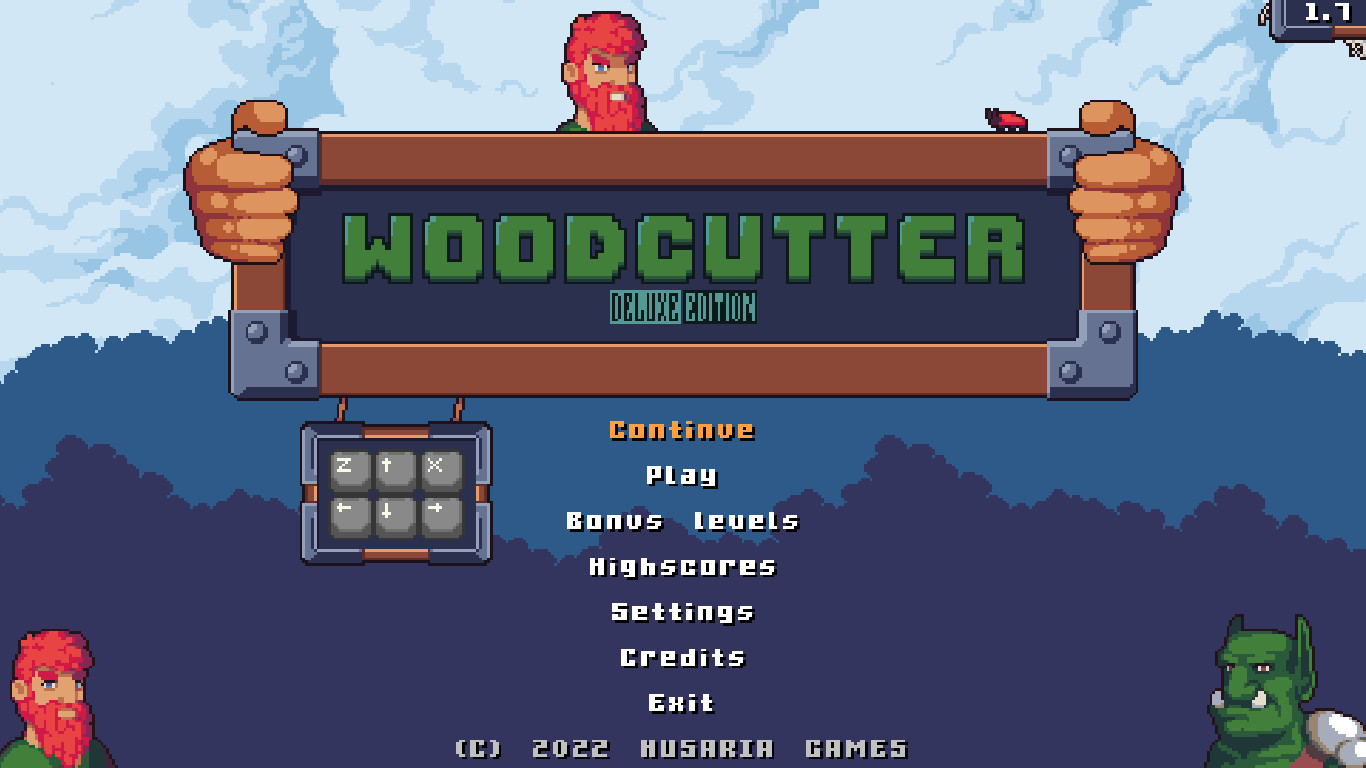The image size is (1366, 768).
Task: Open the Settings menu entry
Action: [683, 611]
